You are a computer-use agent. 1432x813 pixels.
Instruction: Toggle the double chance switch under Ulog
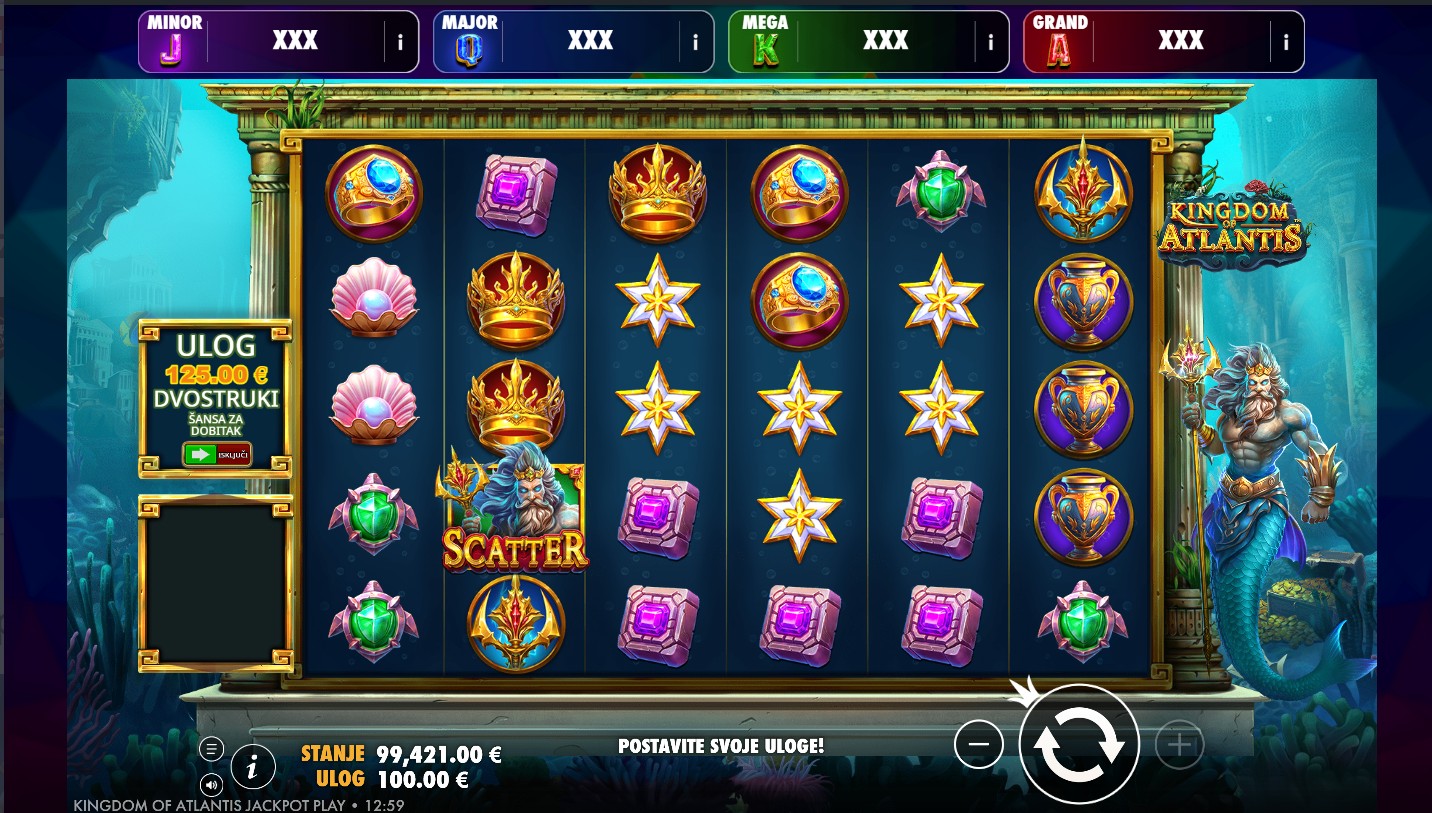216,455
